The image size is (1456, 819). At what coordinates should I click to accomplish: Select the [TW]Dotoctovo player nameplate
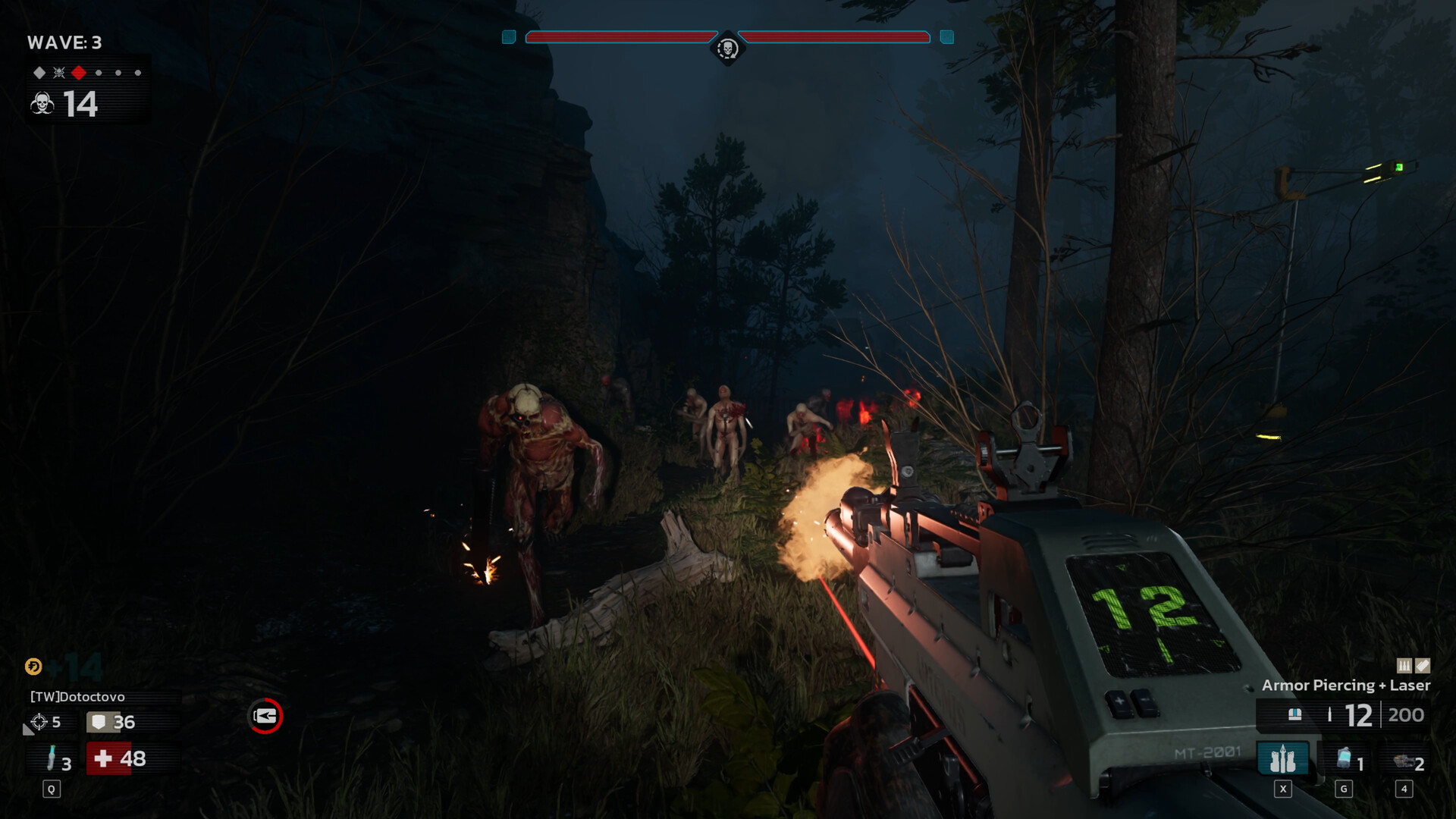pos(76,695)
